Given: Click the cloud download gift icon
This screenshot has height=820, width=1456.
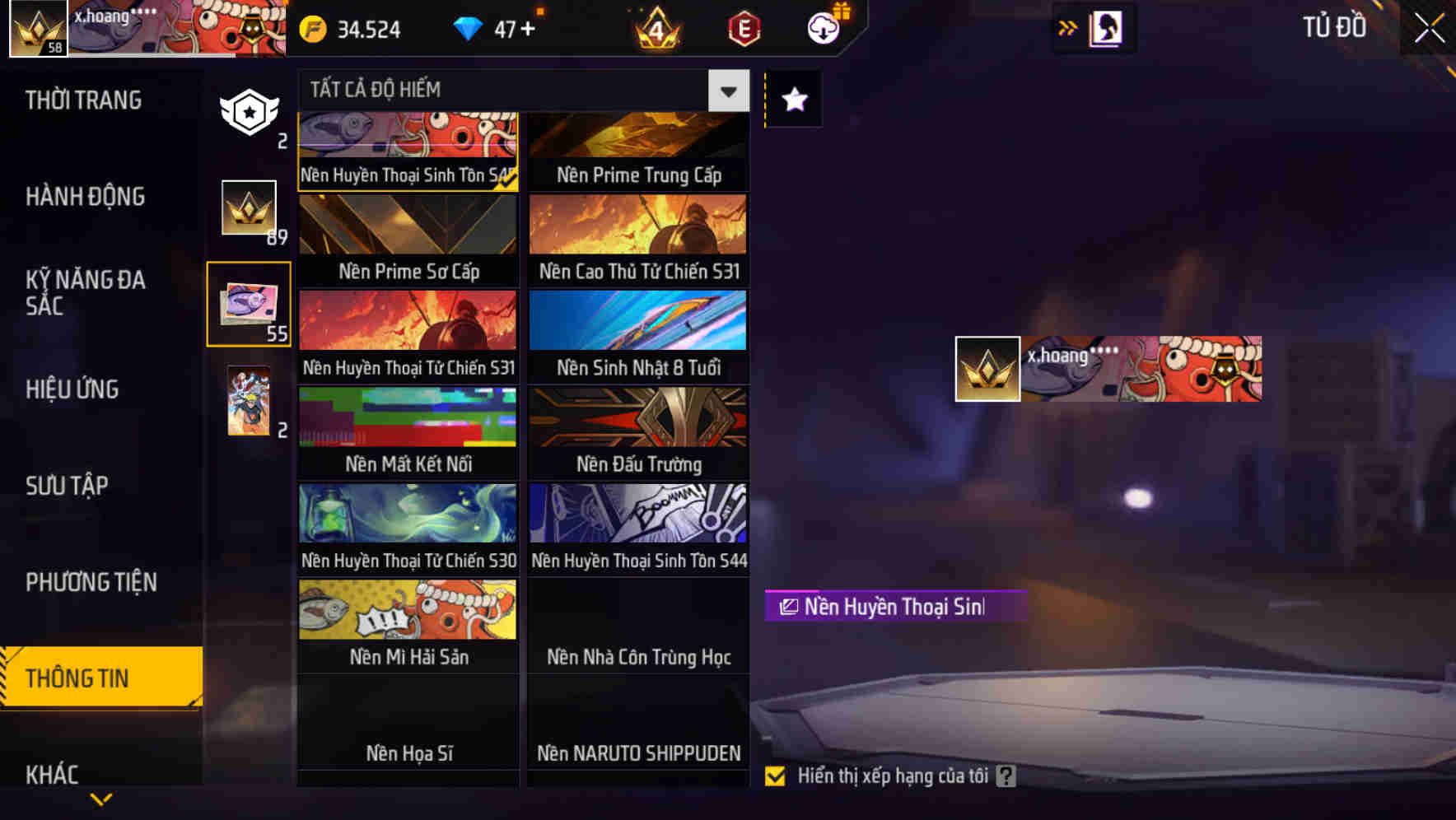Looking at the screenshot, I should pos(824,28).
